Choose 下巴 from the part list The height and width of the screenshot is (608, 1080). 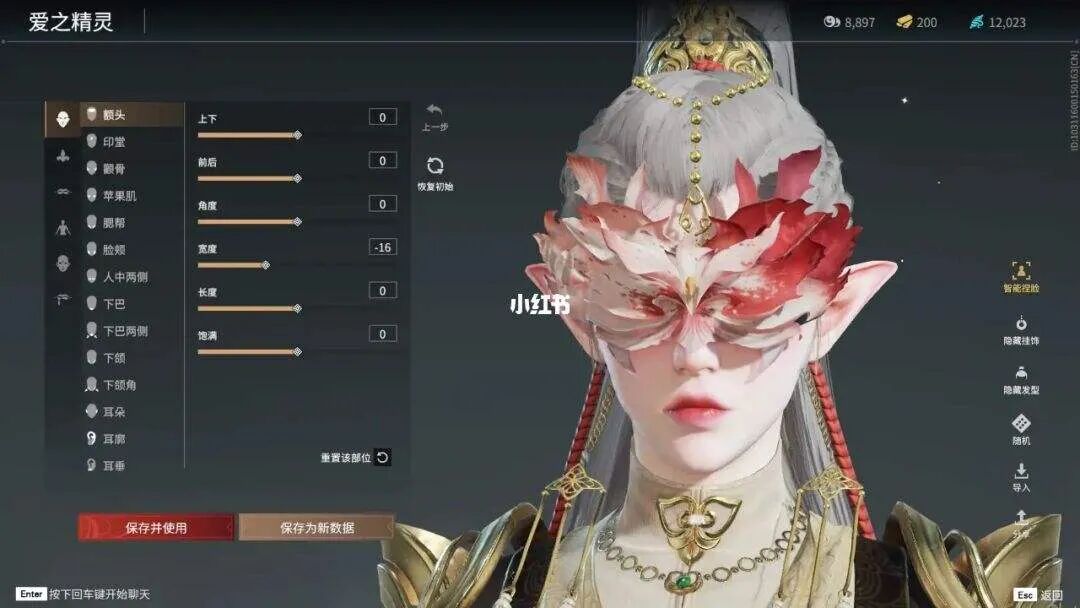pos(114,304)
